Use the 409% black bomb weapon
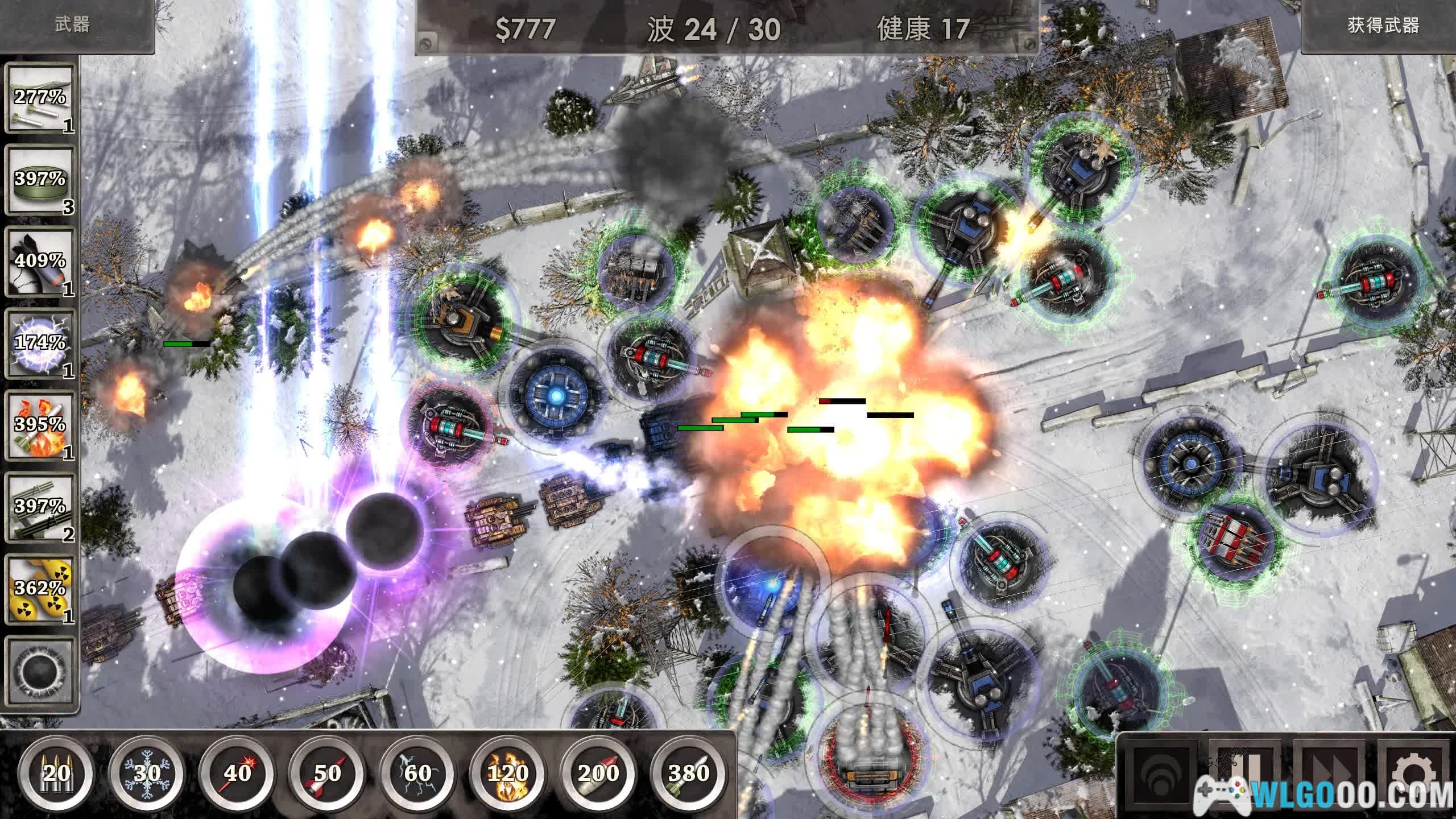The width and height of the screenshot is (1456, 819). (x=40, y=263)
